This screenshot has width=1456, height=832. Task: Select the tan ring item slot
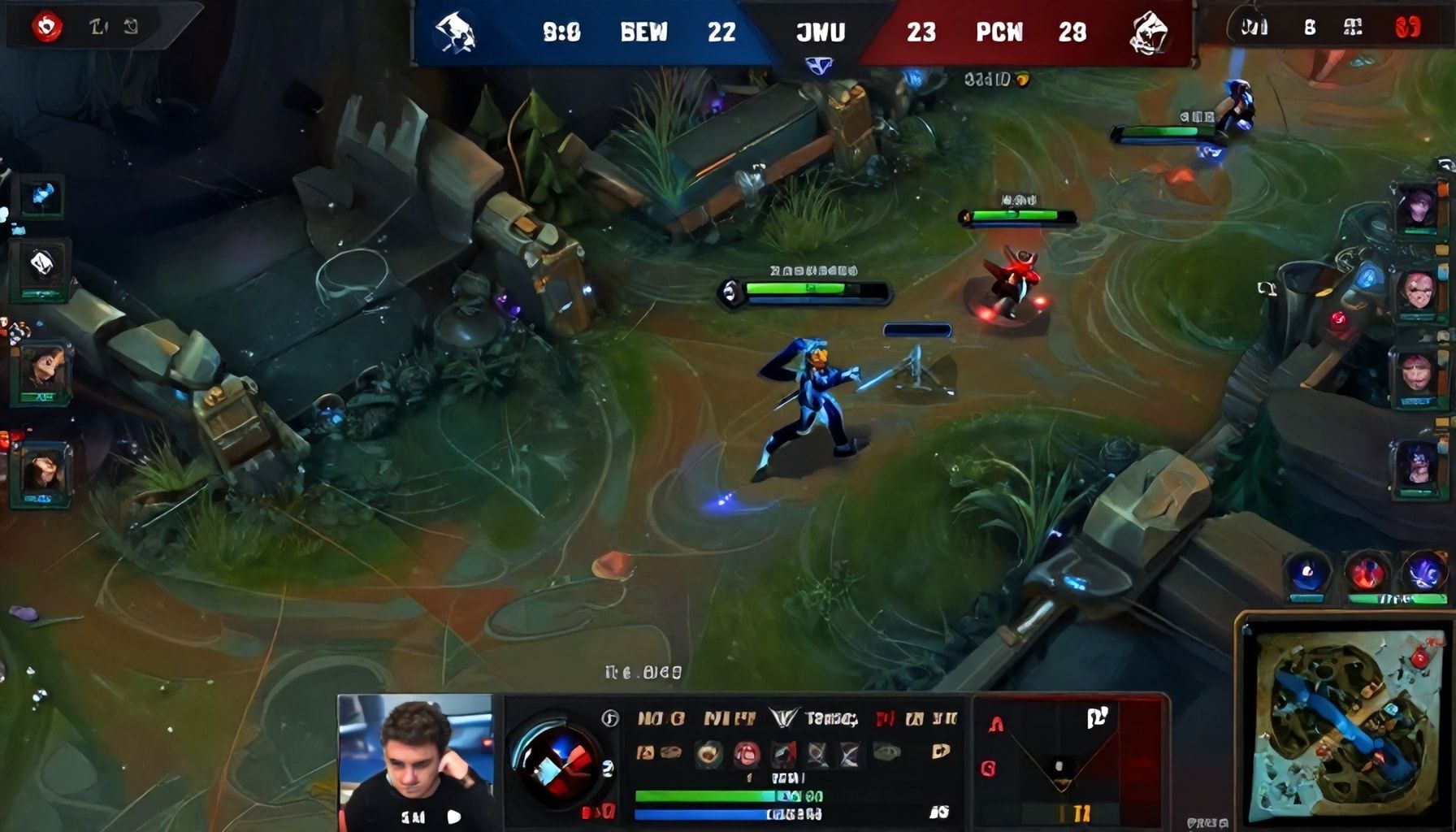click(709, 754)
